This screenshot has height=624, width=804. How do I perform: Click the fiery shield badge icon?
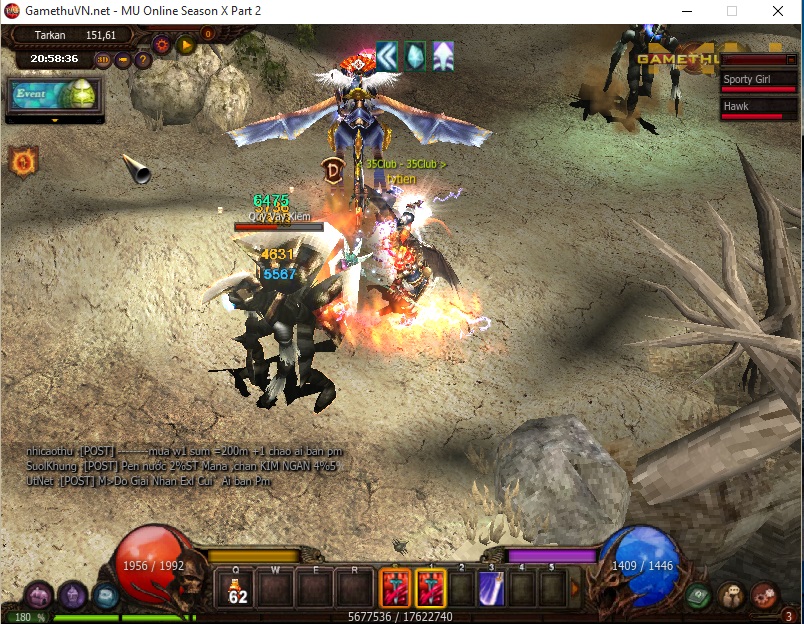[22, 160]
